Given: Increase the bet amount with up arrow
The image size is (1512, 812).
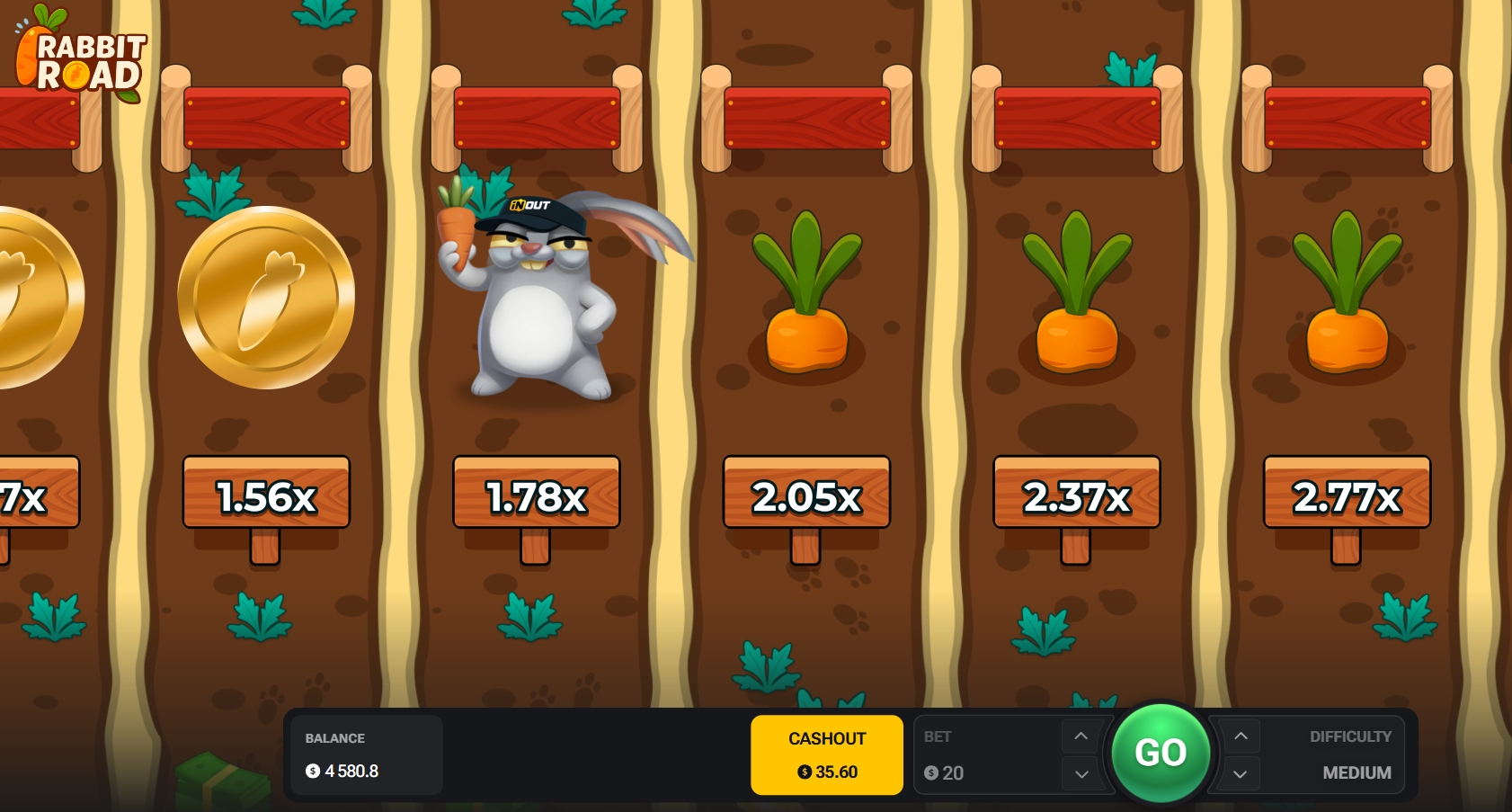Looking at the screenshot, I should (1081, 736).
